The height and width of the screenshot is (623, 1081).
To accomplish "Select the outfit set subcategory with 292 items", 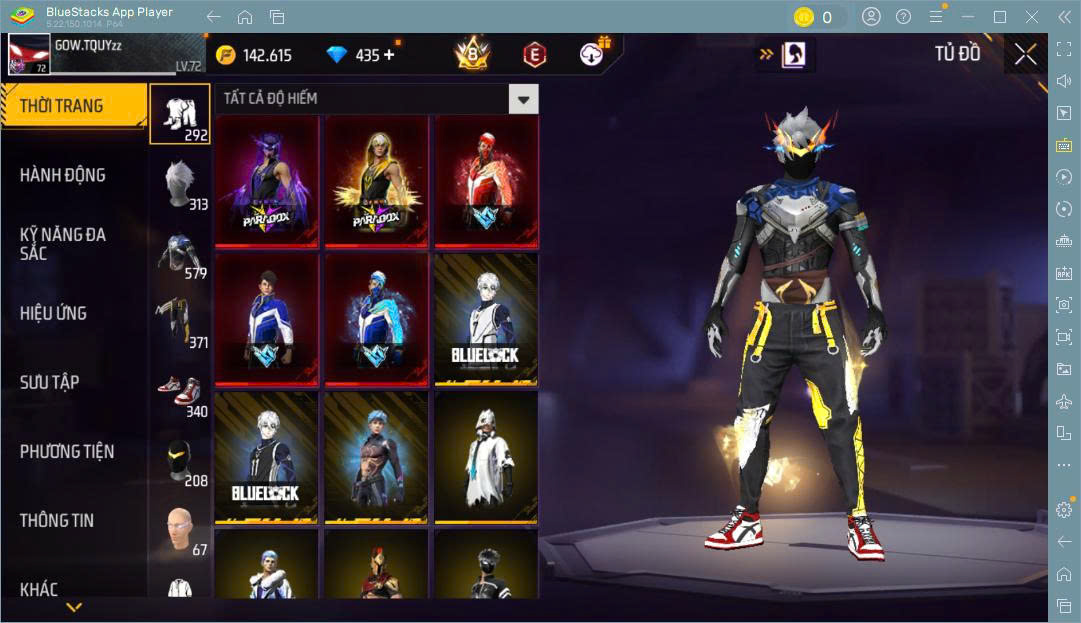I will tap(180, 113).
